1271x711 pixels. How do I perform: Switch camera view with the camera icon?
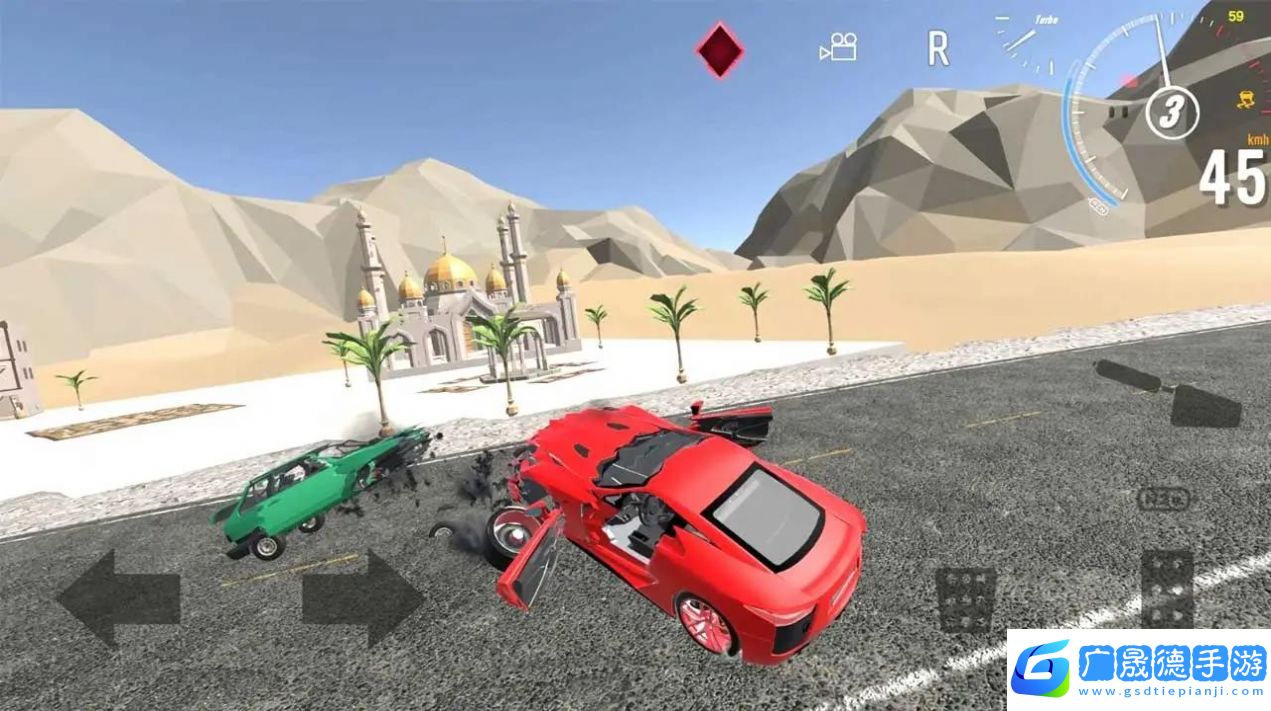(x=838, y=47)
